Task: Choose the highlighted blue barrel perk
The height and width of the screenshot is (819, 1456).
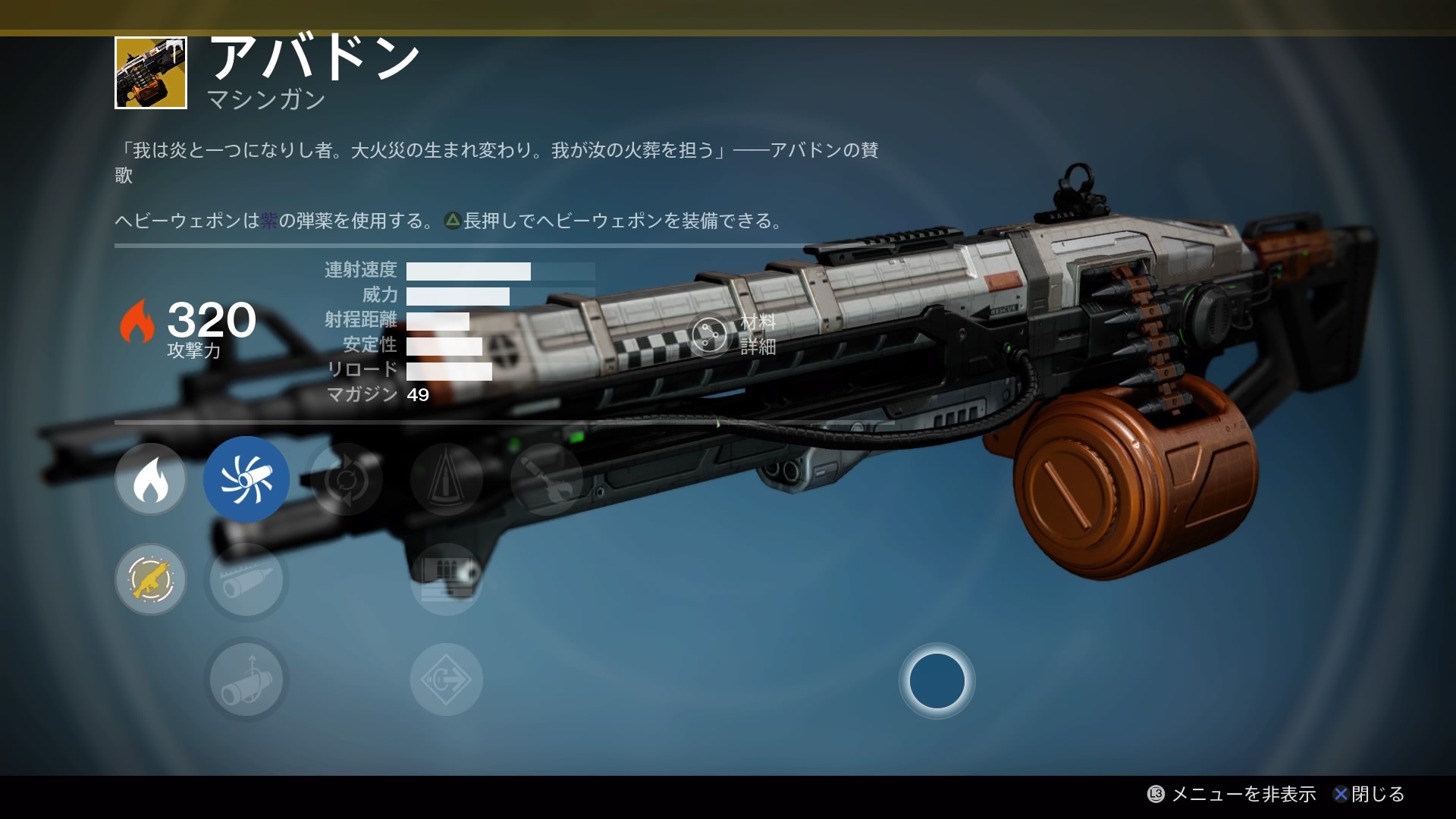Action: (246, 479)
